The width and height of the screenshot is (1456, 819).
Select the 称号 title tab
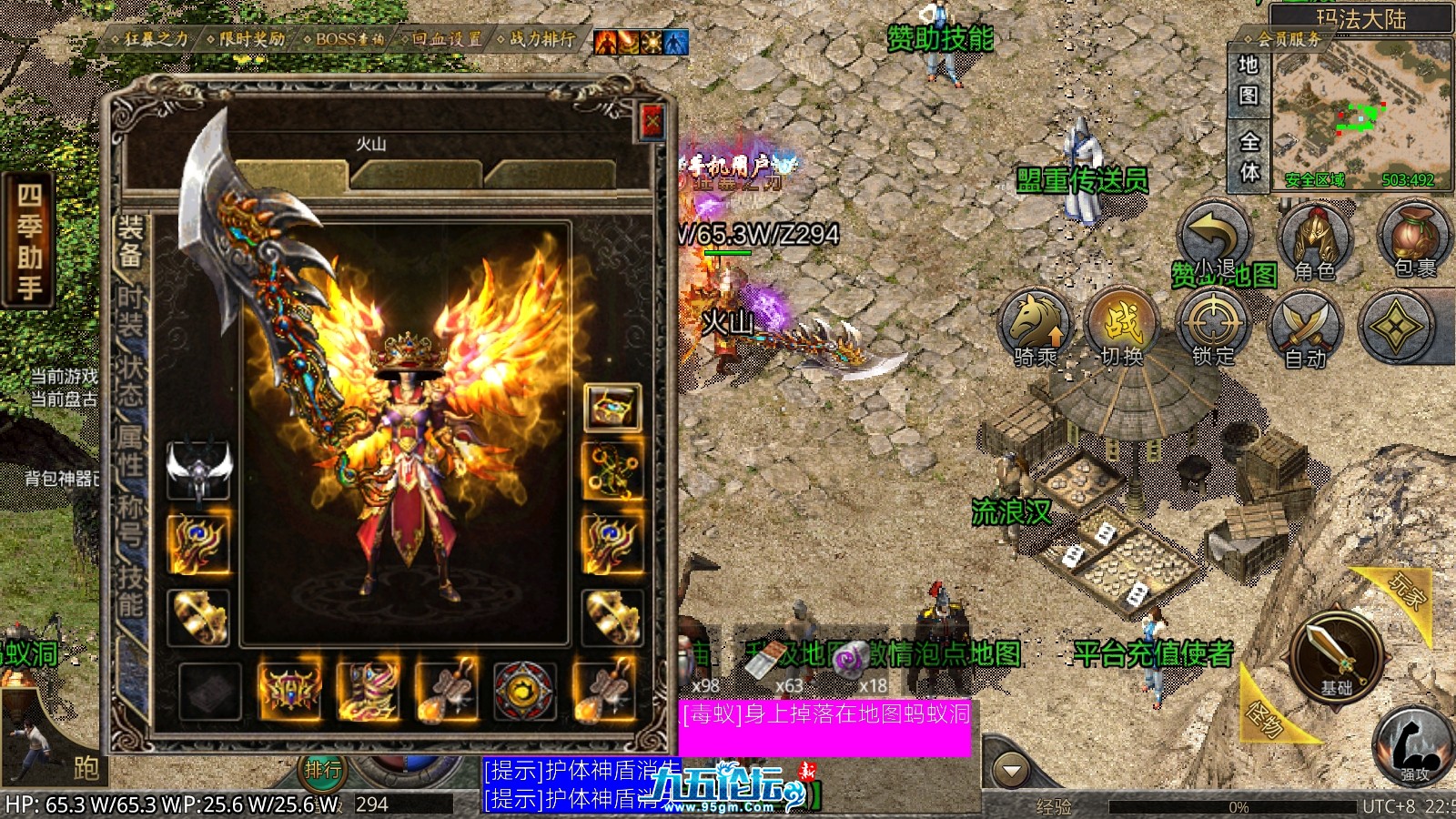(x=130, y=520)
